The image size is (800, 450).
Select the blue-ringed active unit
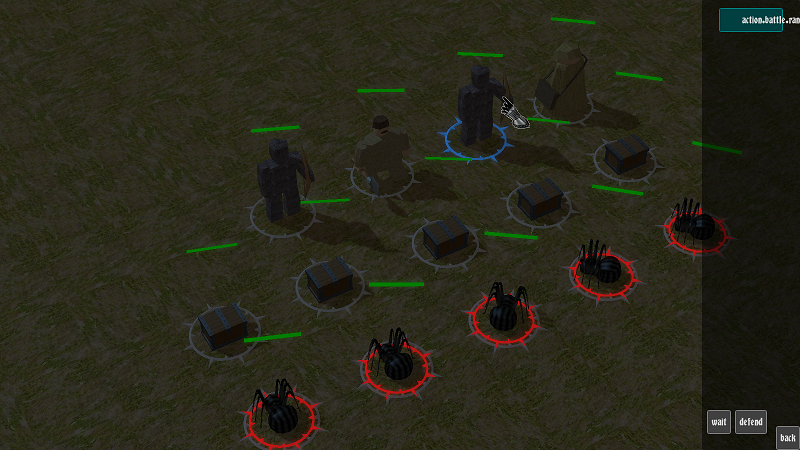click(x=478, y=115)
